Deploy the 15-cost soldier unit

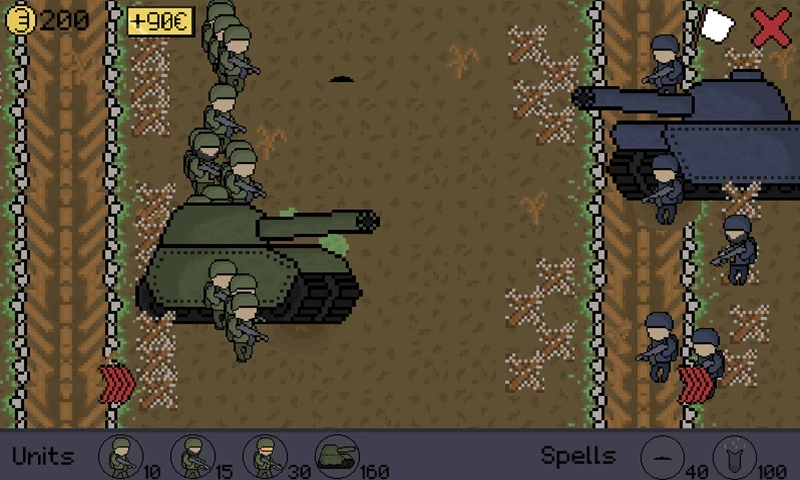coord(192,456)
